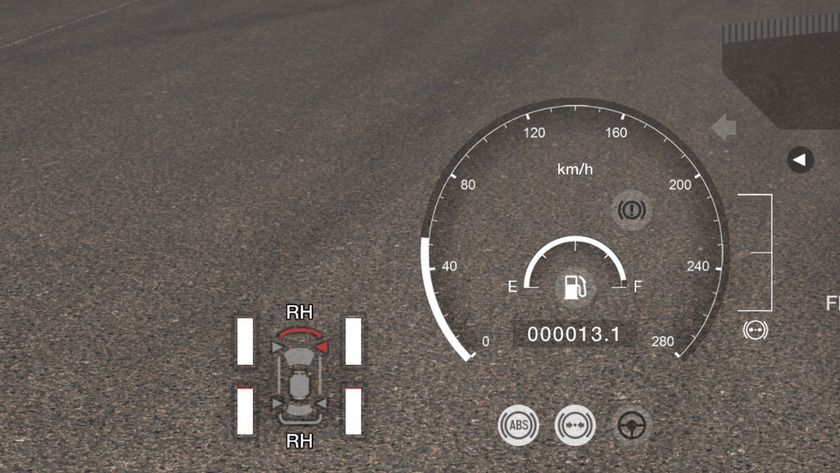This screenshot has height=473, width=840.
Task: Toggle the traction control icon beside ABS
Action: click(575, 426)
